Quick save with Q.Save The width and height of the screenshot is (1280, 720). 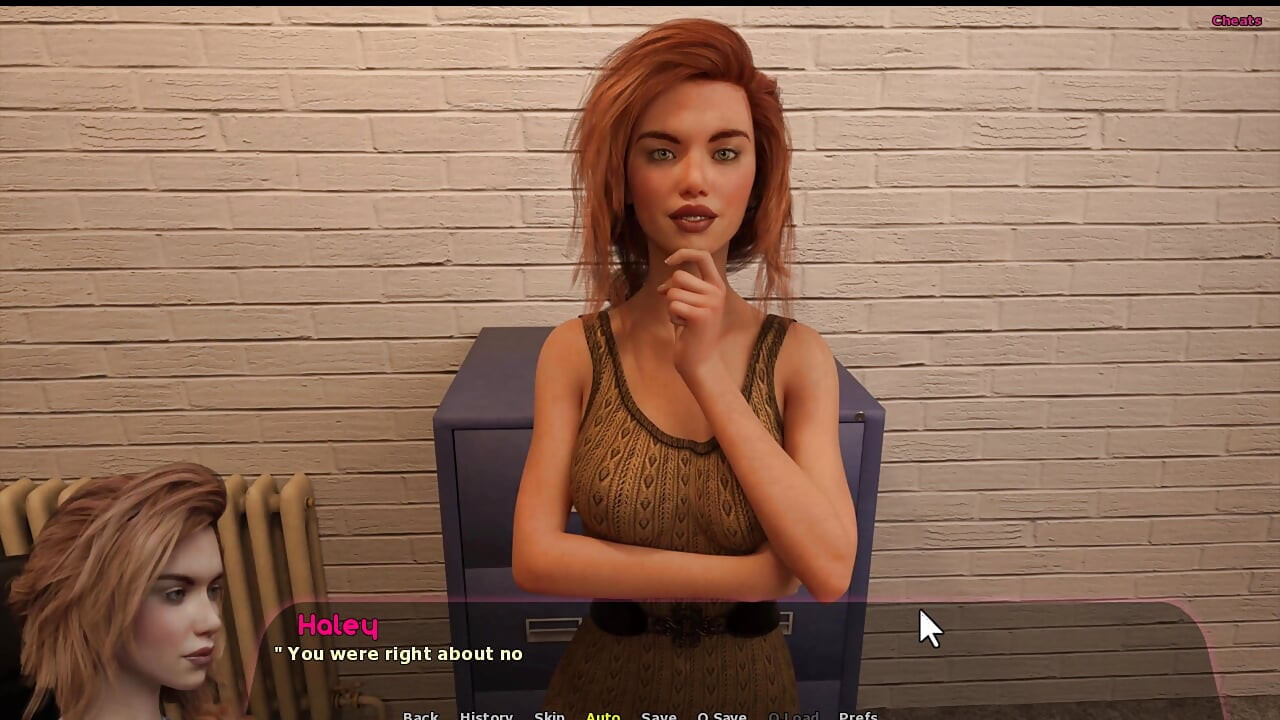click(722, 714)
